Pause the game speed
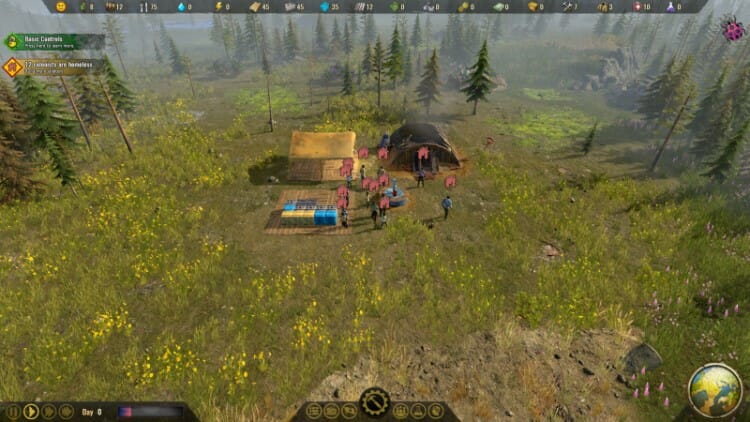This screenshot has height=422, width=750. [x=13, y=411]
